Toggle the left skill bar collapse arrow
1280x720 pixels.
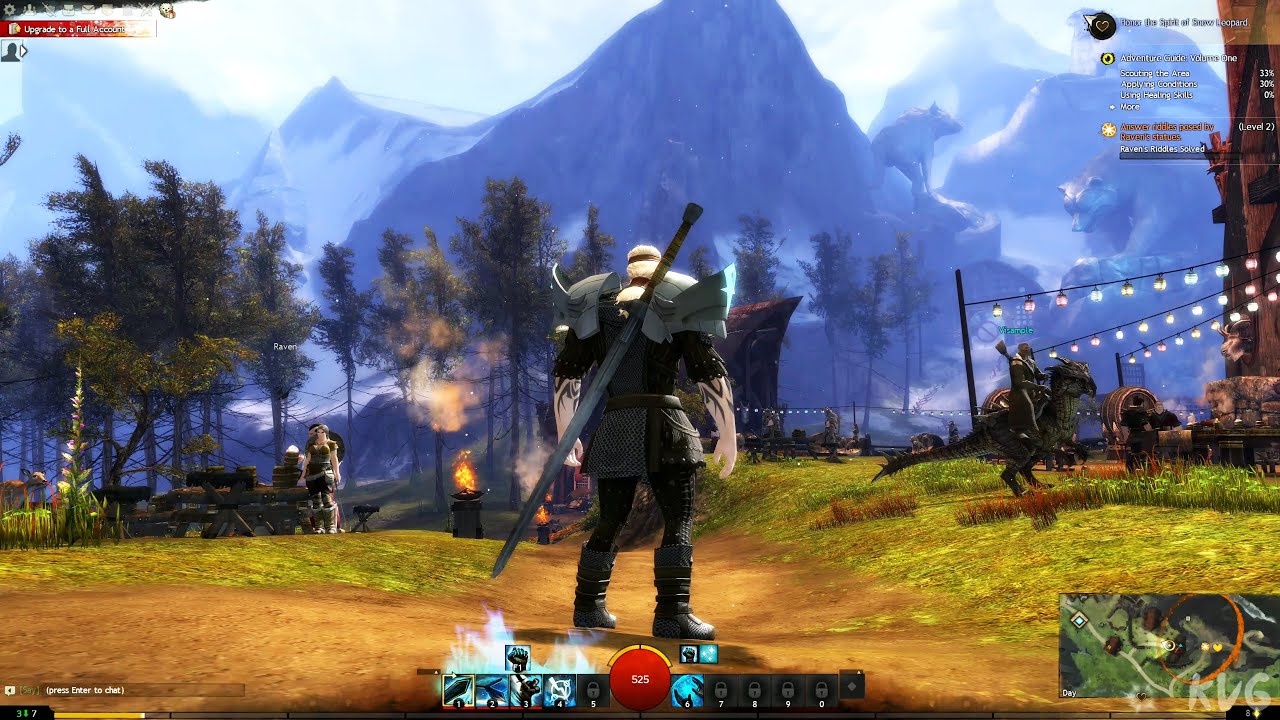tap(436, 672)
